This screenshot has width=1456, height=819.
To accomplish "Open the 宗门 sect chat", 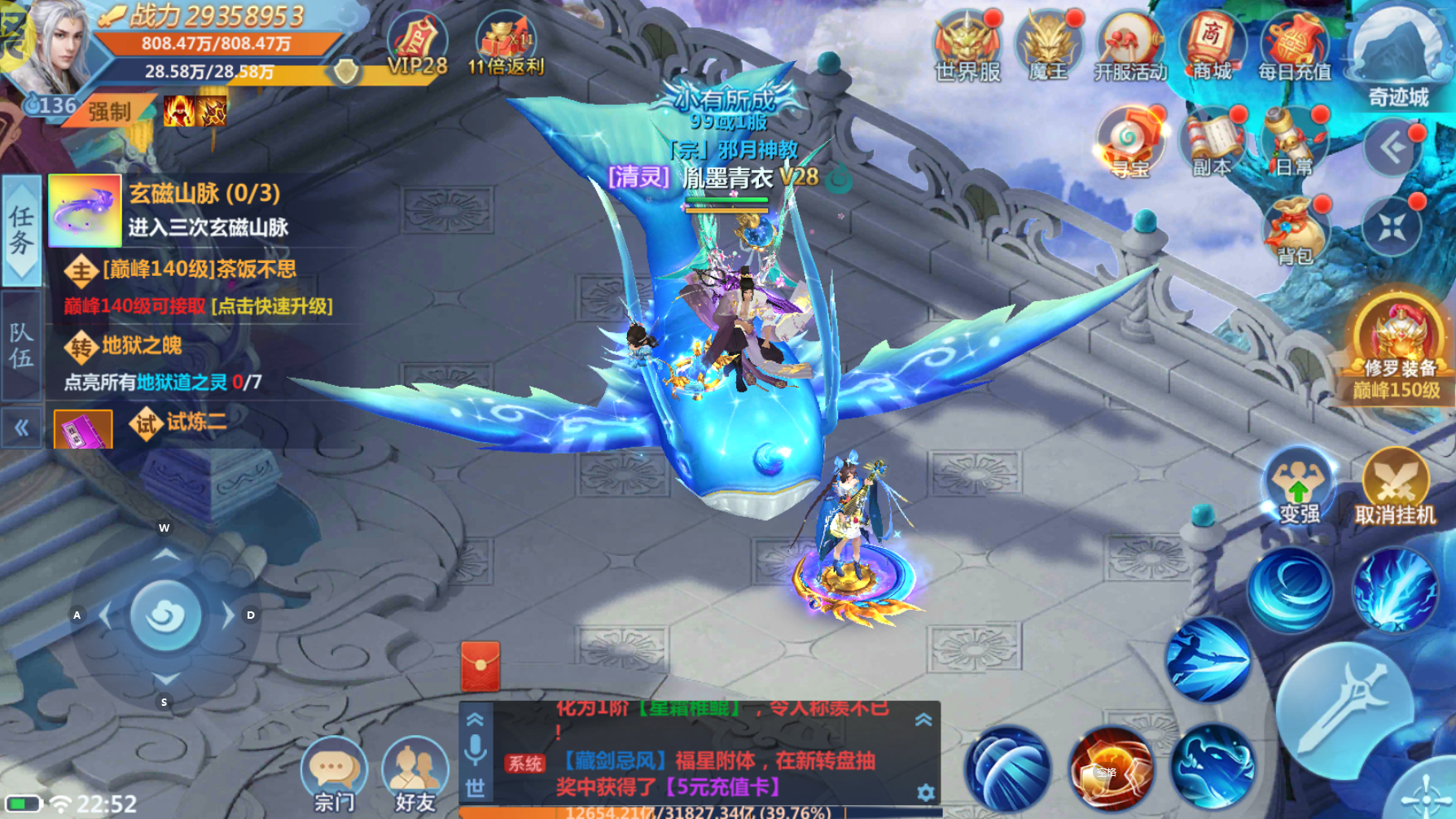I will pyautogui.click(x=334, y=773).
